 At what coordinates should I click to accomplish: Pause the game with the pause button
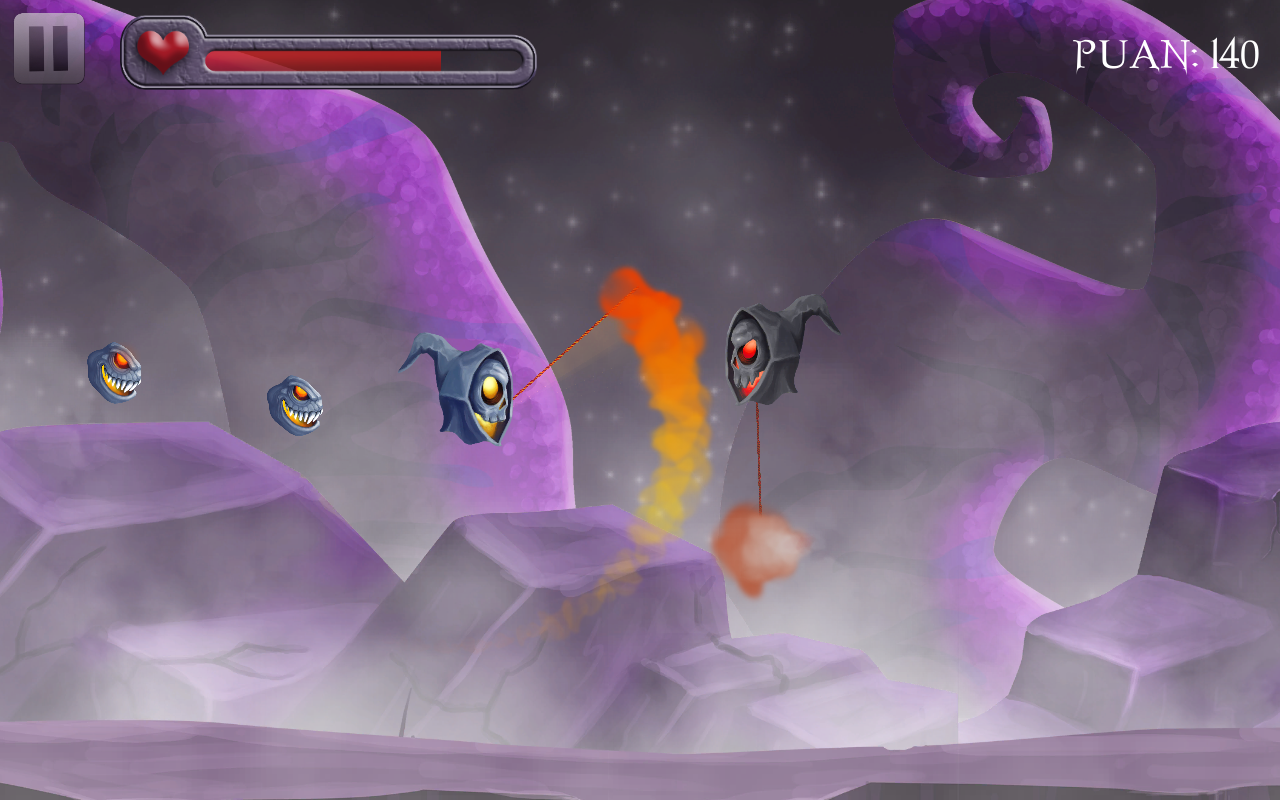(48, 48)
